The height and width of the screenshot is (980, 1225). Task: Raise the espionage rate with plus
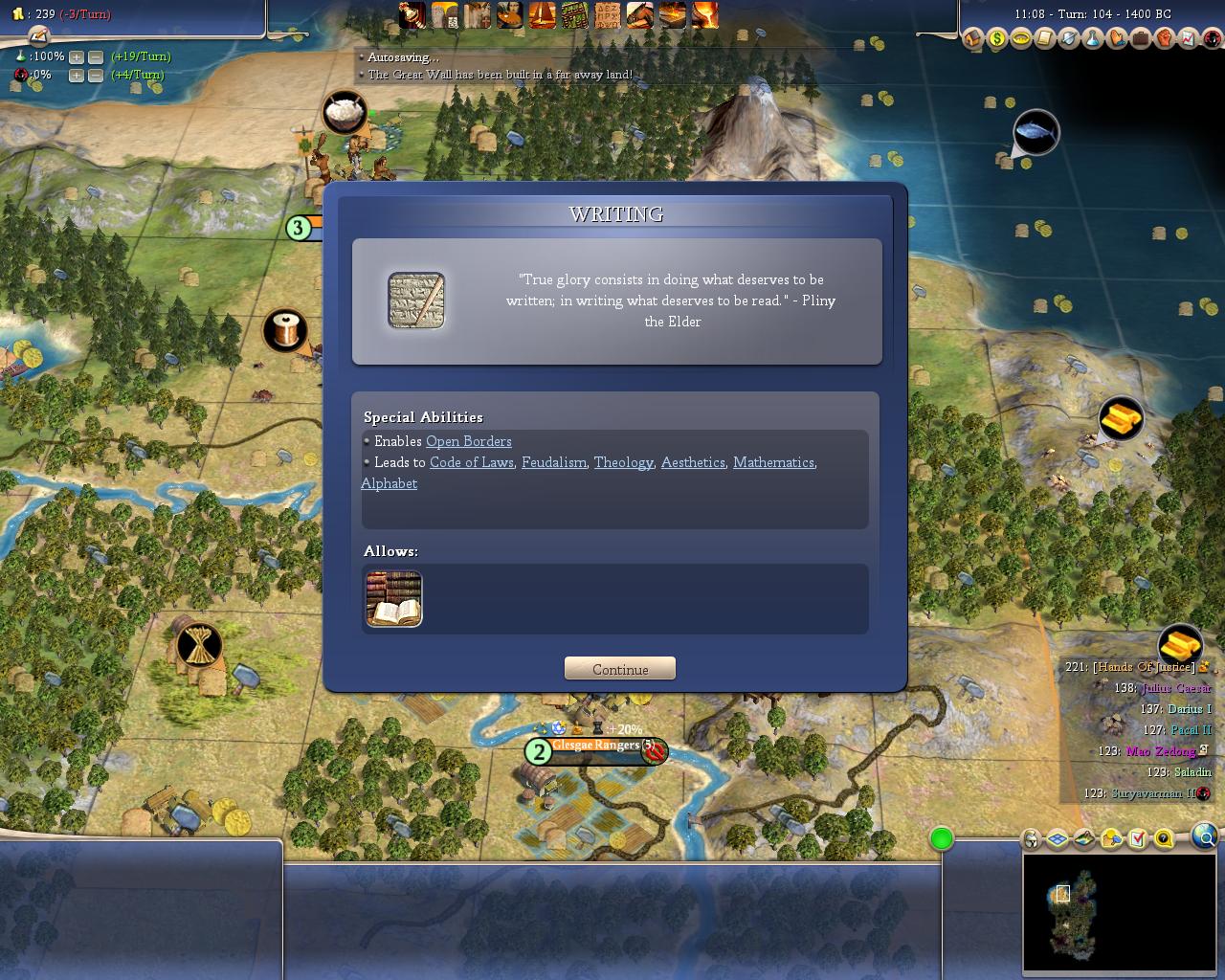pos(77,75)
